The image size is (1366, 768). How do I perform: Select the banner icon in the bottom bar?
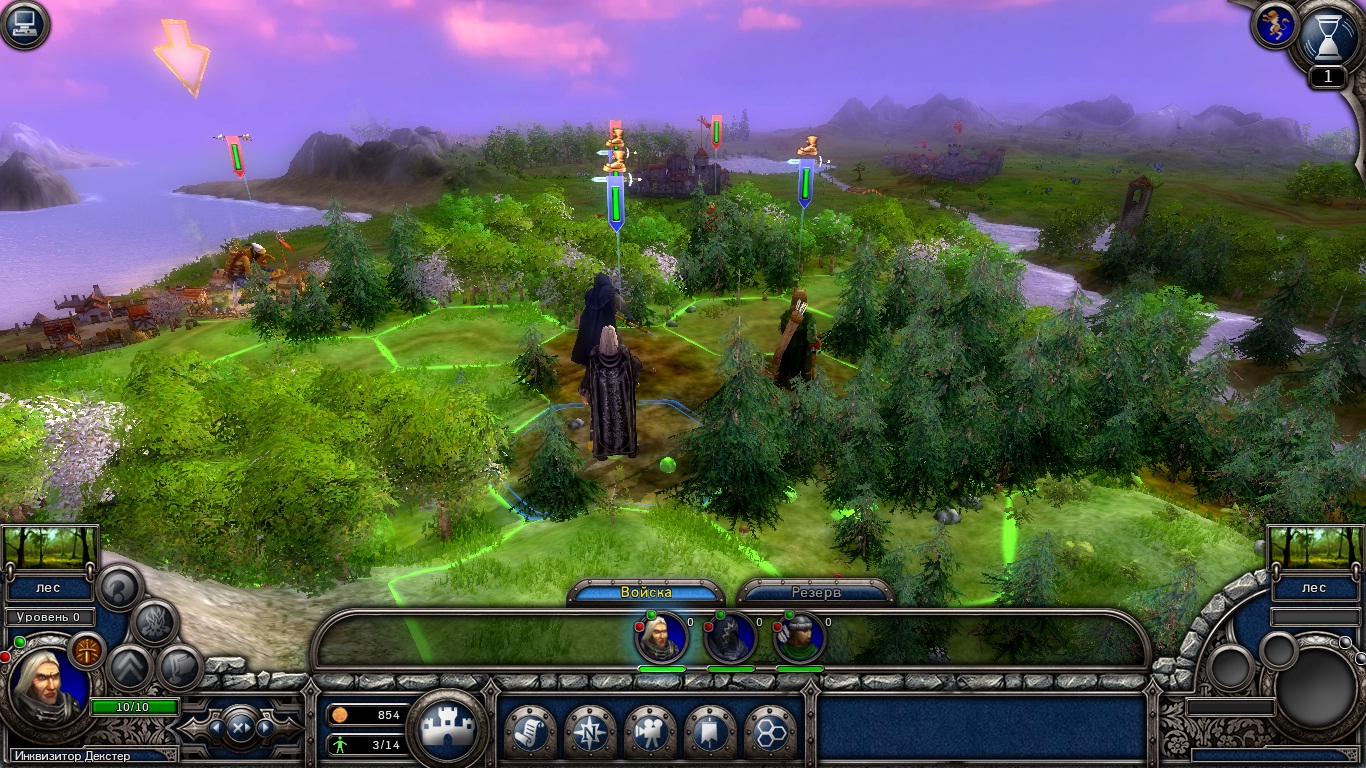pyautogui.click(x=711, y=732)
